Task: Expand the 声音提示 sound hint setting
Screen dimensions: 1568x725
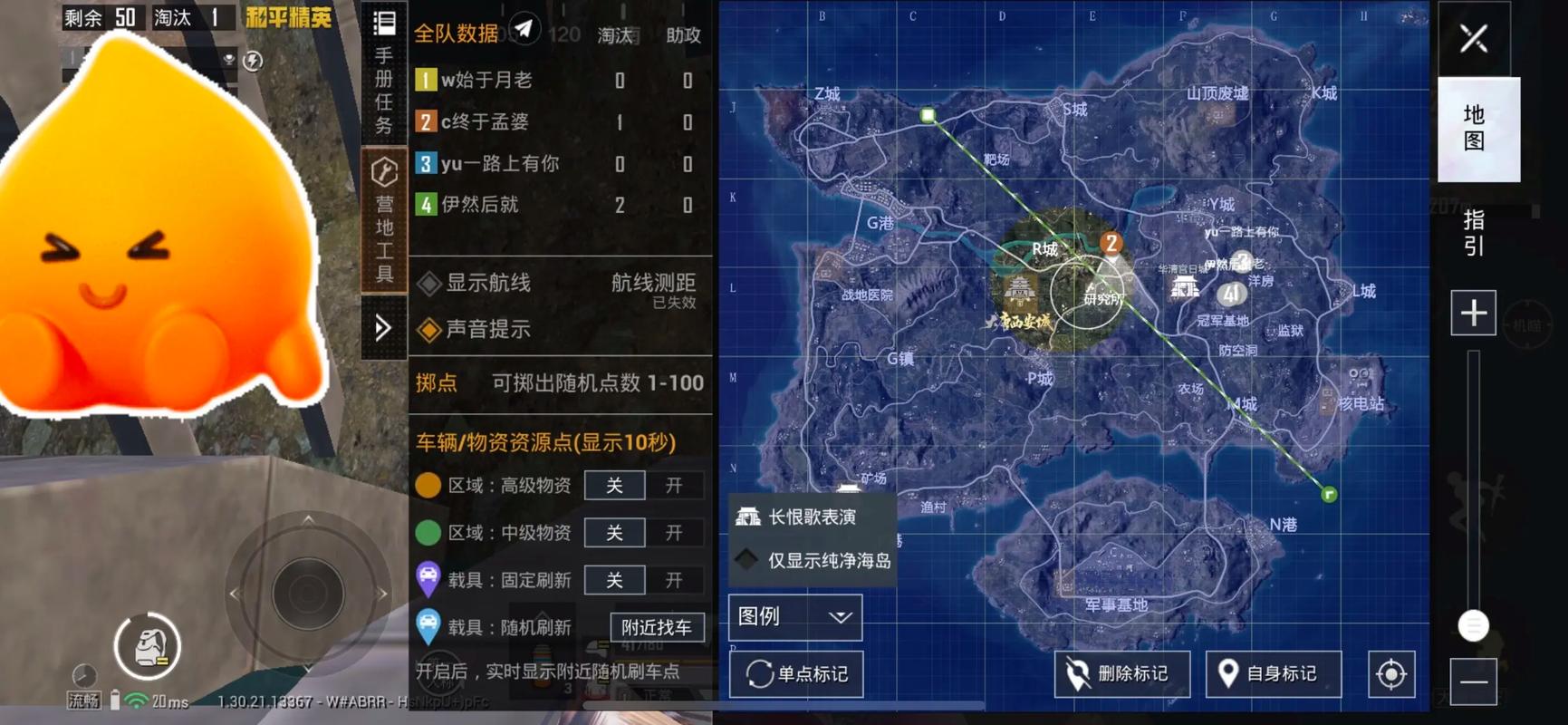Action: tap(481, 329)
